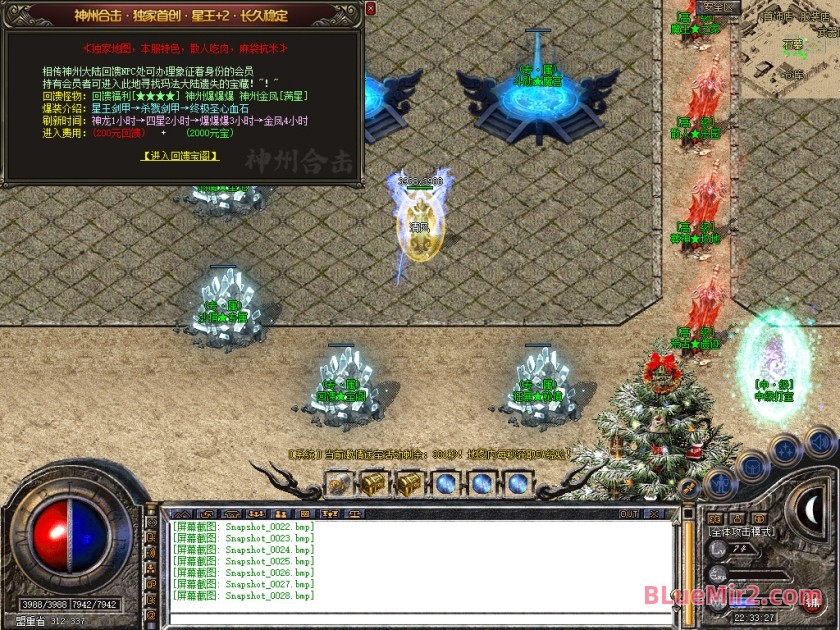Close the chat panel with X button
840x630 pixels.
(x=657, y=513)
